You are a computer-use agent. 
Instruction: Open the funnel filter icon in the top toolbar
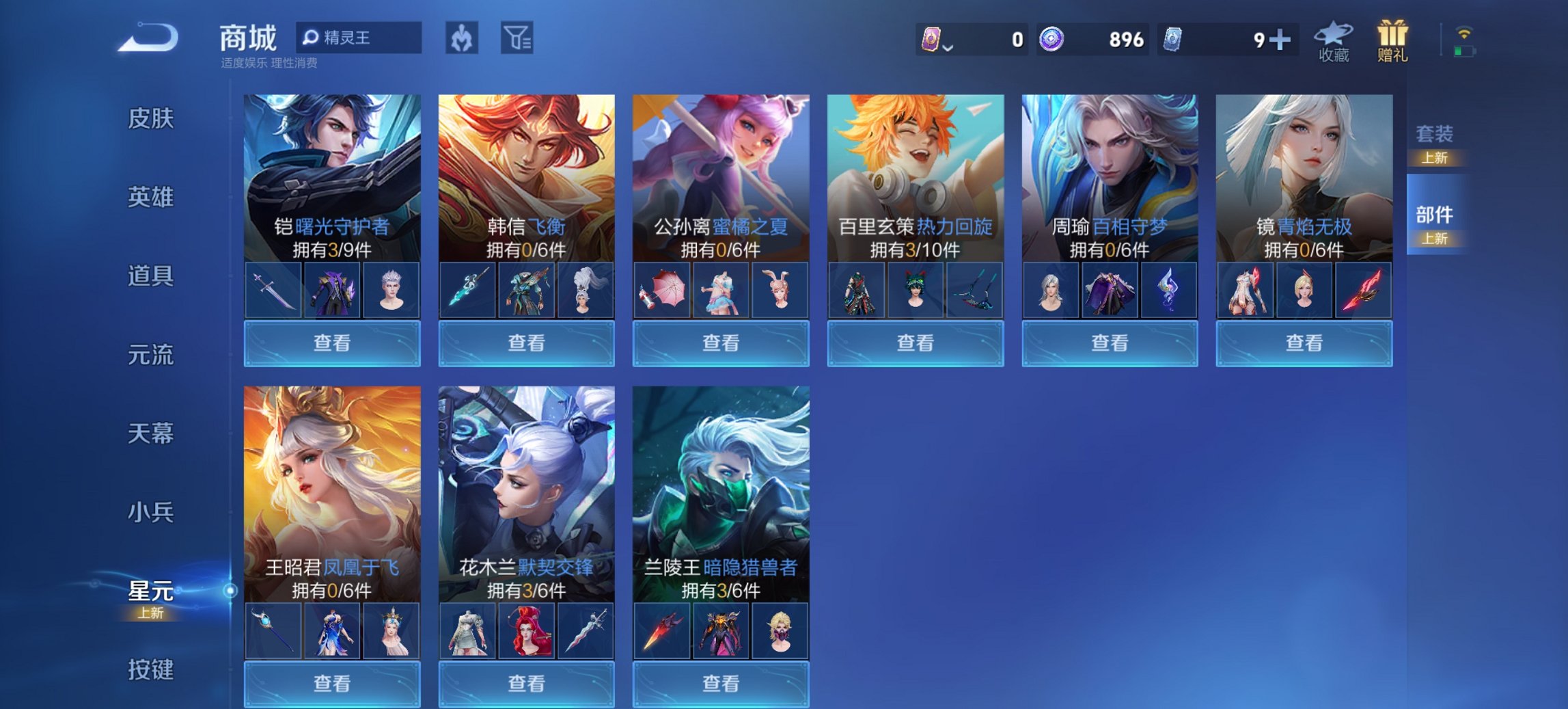click(519, 38)
